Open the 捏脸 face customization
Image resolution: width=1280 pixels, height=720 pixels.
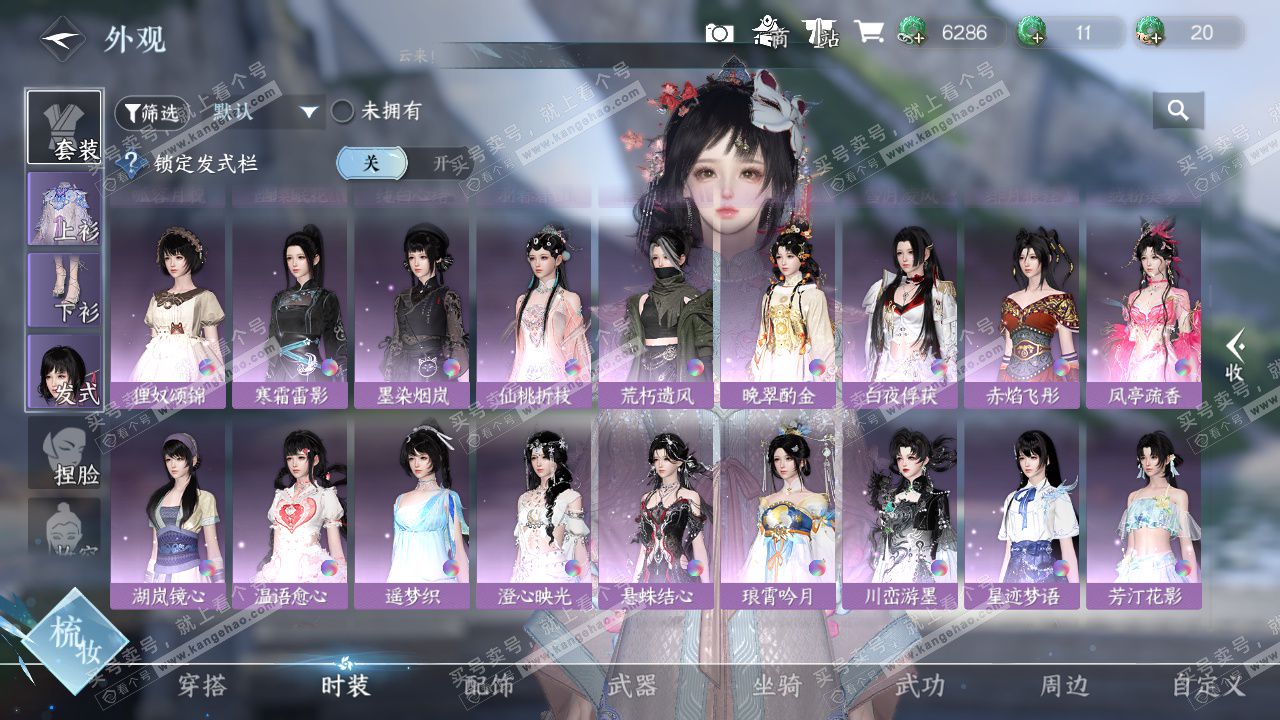[x=64, y=453]
